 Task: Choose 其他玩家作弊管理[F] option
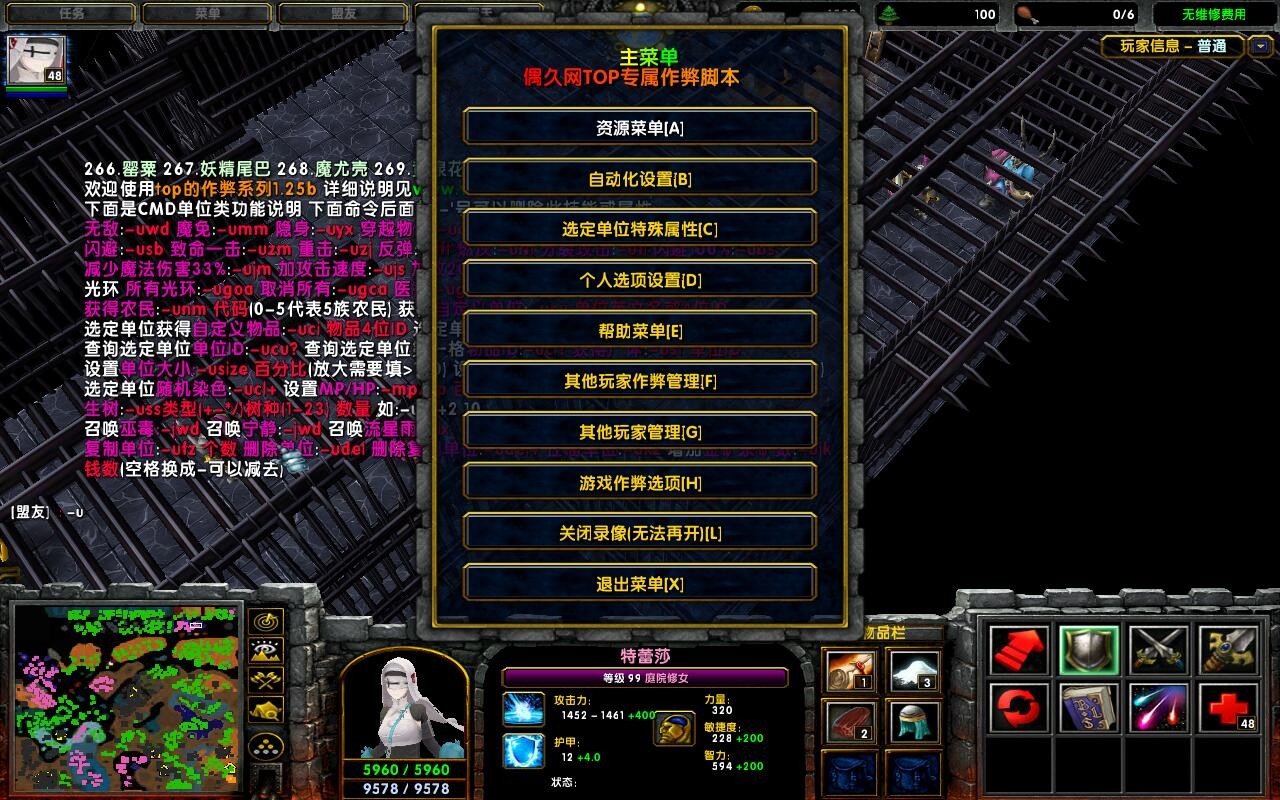click(x=640, y=381)
